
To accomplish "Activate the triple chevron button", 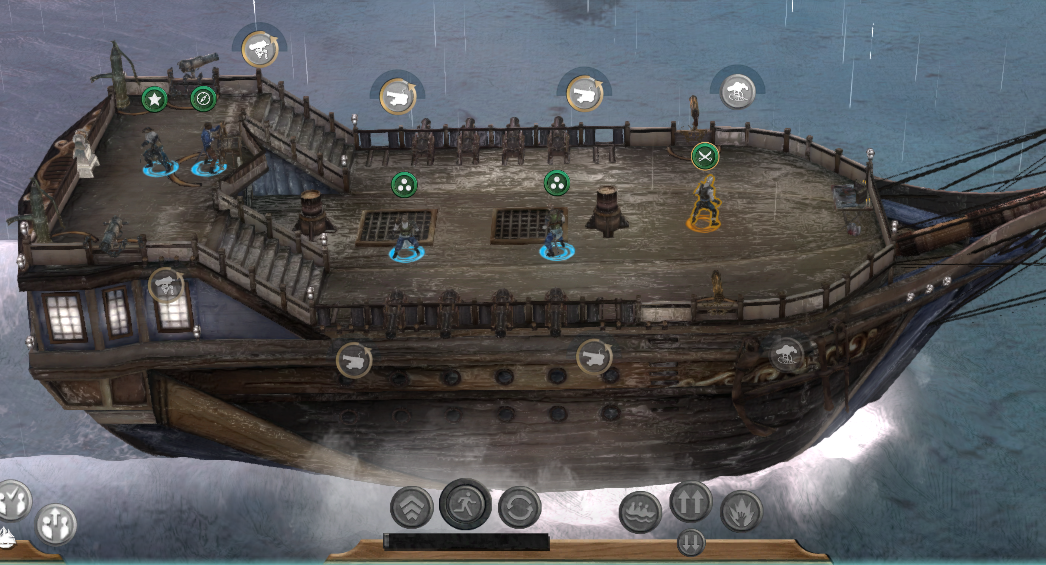I will [x=411, y=507].
